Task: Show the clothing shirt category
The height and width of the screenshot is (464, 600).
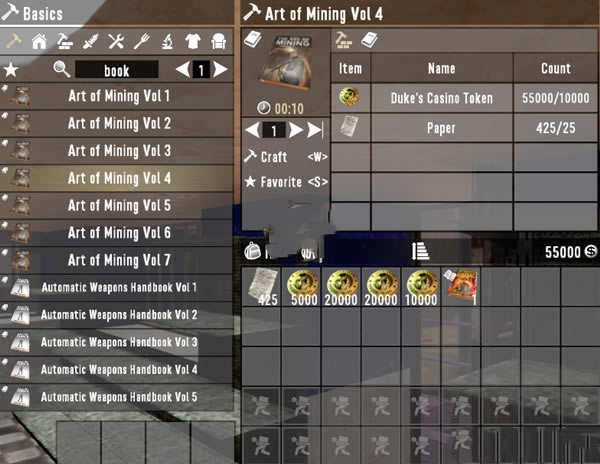Action: (x=194, y=41)
